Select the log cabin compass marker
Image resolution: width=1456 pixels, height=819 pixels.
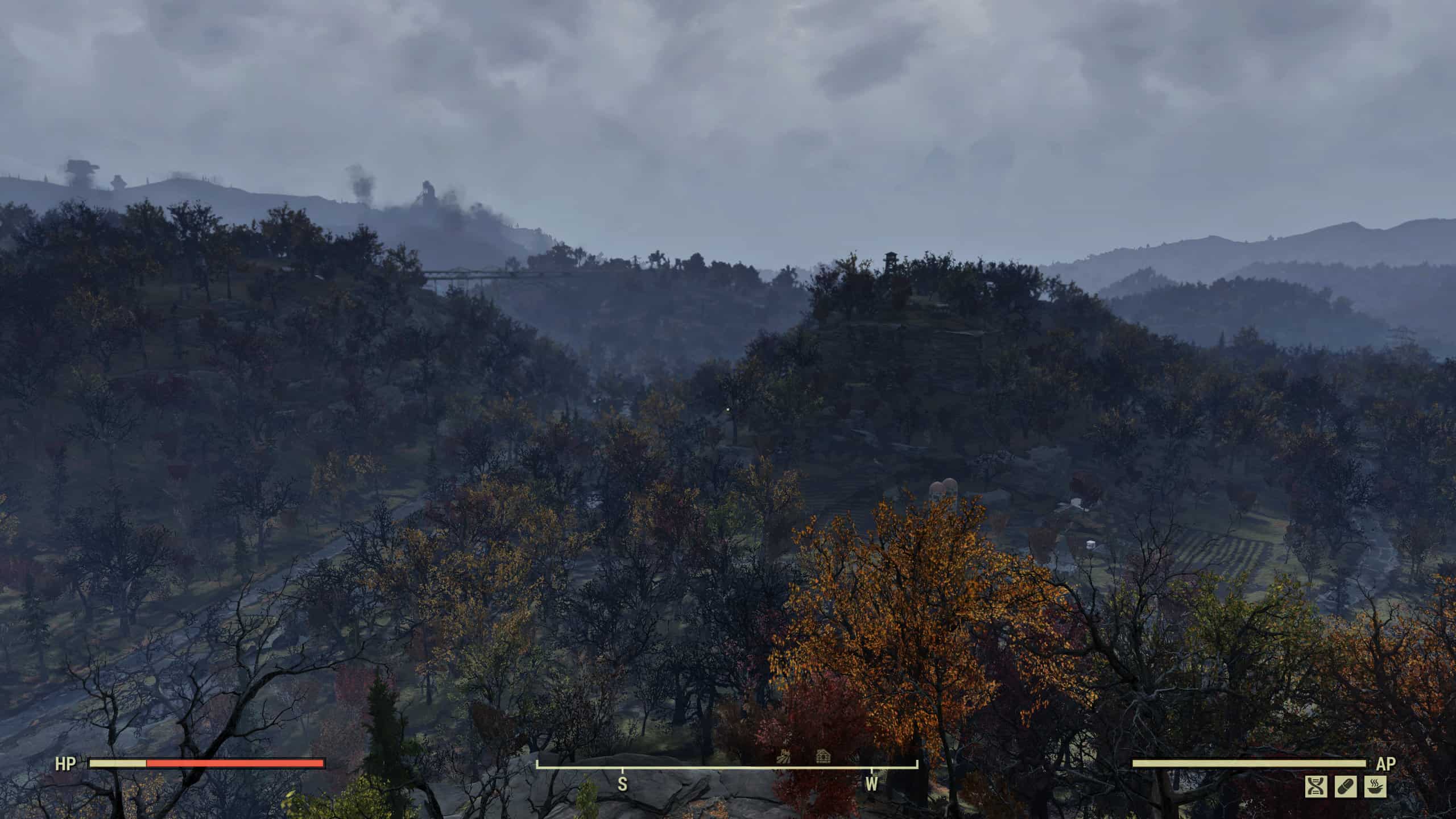click(x=823, y=756)
